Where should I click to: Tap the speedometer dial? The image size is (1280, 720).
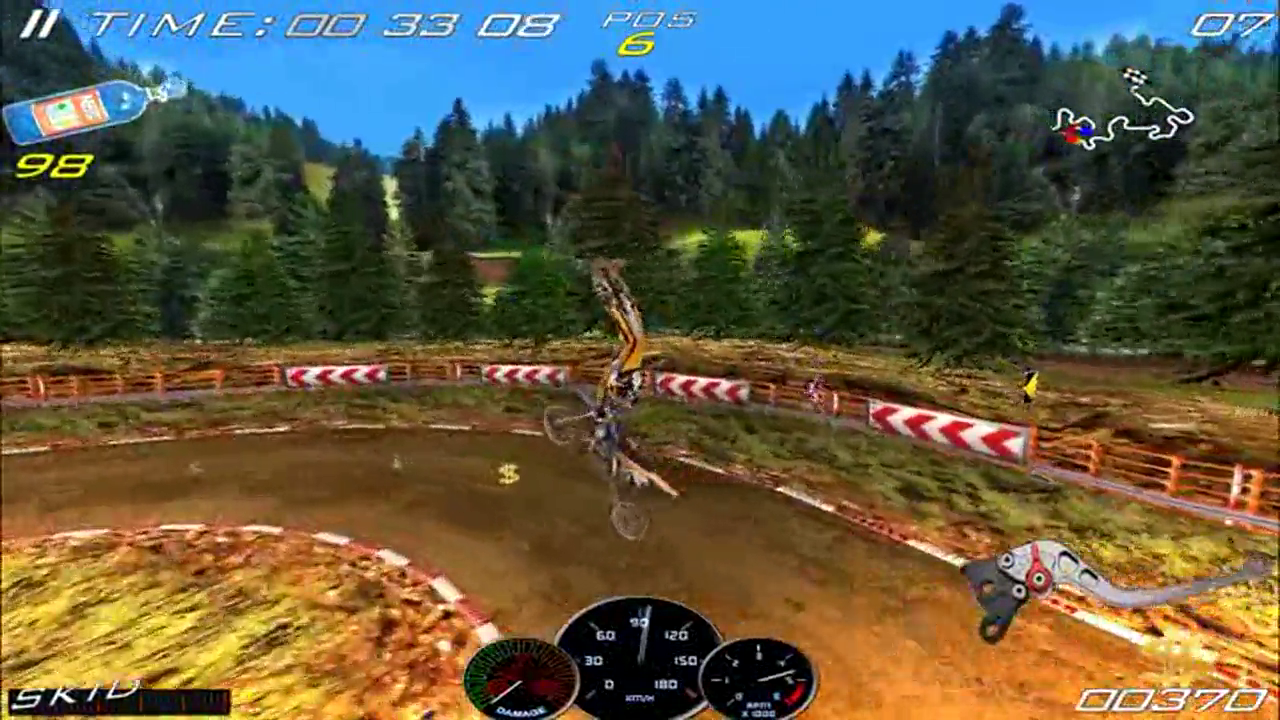tap(640, 660)
